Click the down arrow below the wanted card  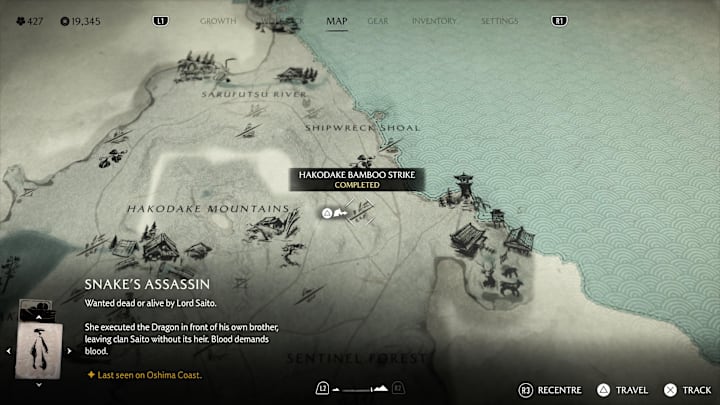[39, 385]
